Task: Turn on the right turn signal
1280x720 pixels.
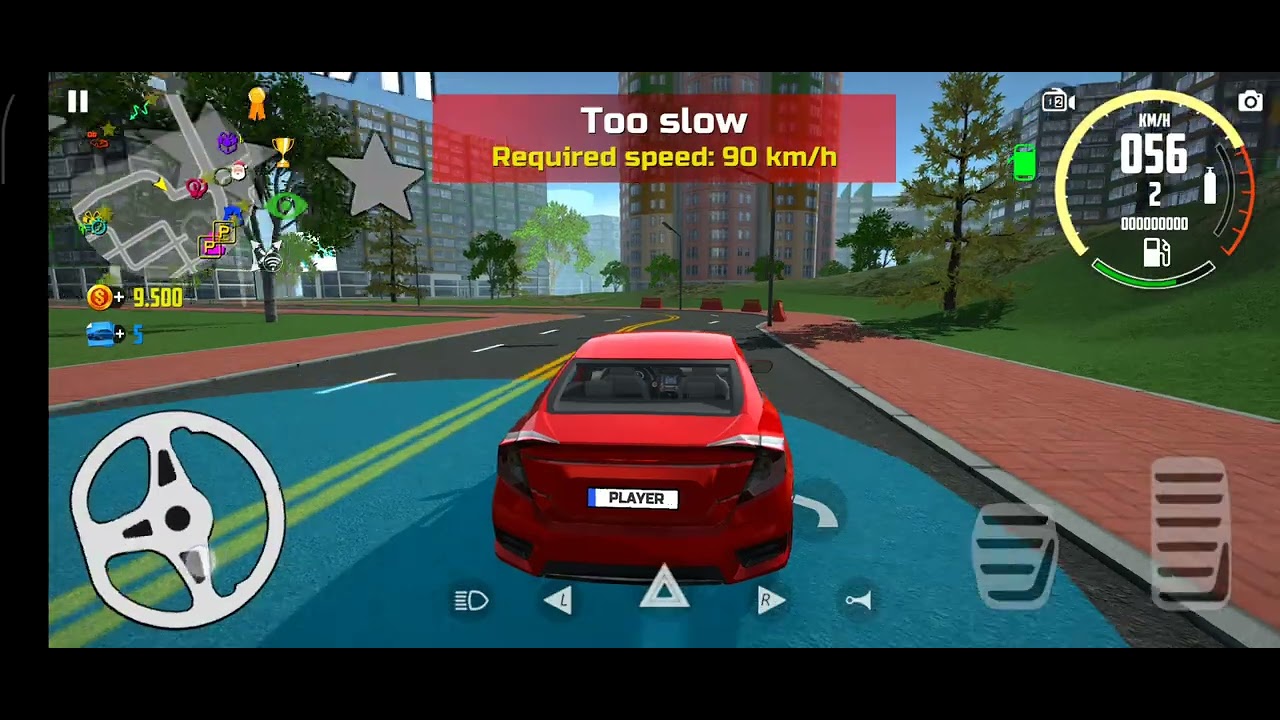Action: [769, 600]
